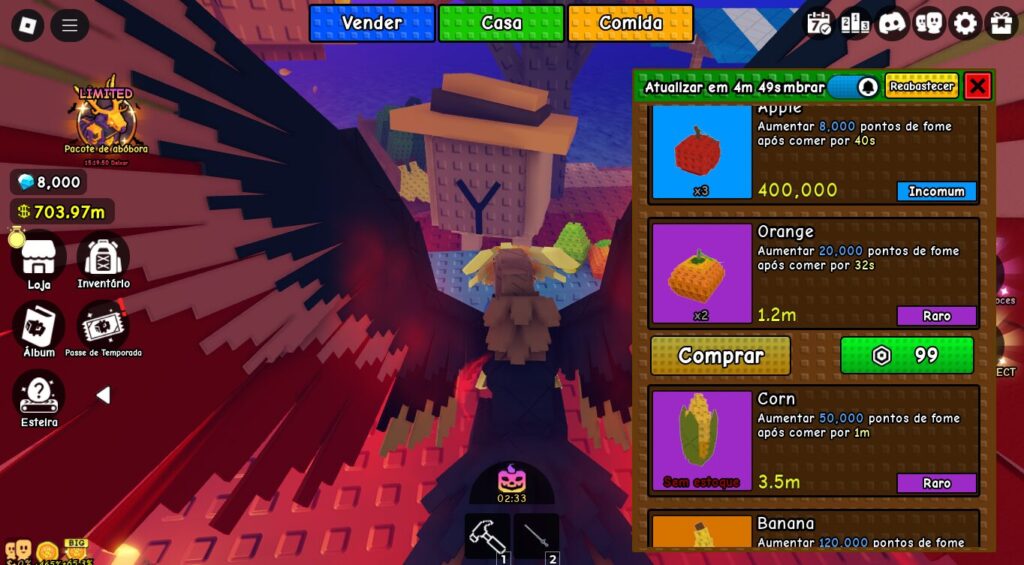Viewport: 1024px width, 565px height.
Task: Select the Comida tab
Action: (x=630, y=23)
